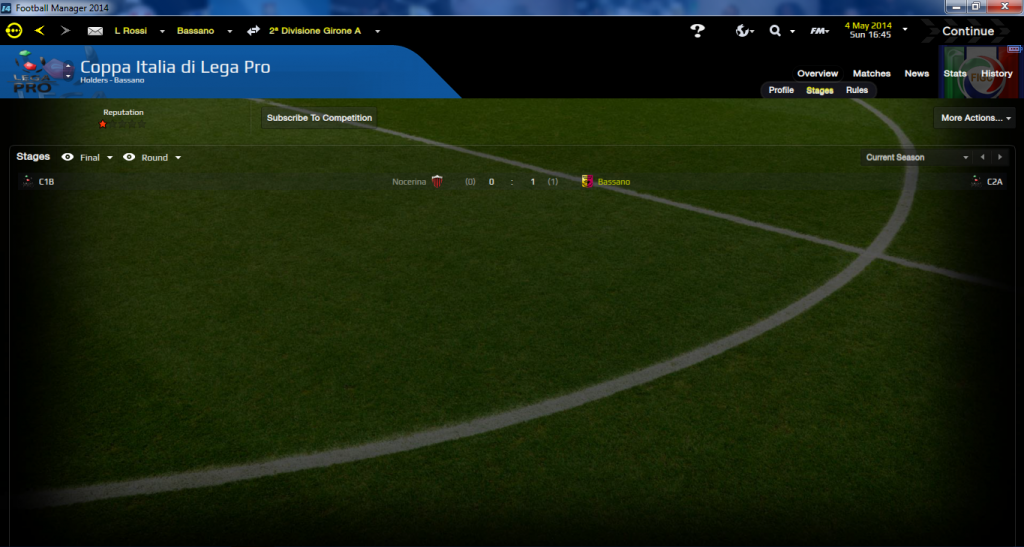Open the help question mark
The width and height of the screenshot is (1024, 547).
pyautogui.click(x=698, y=31)
